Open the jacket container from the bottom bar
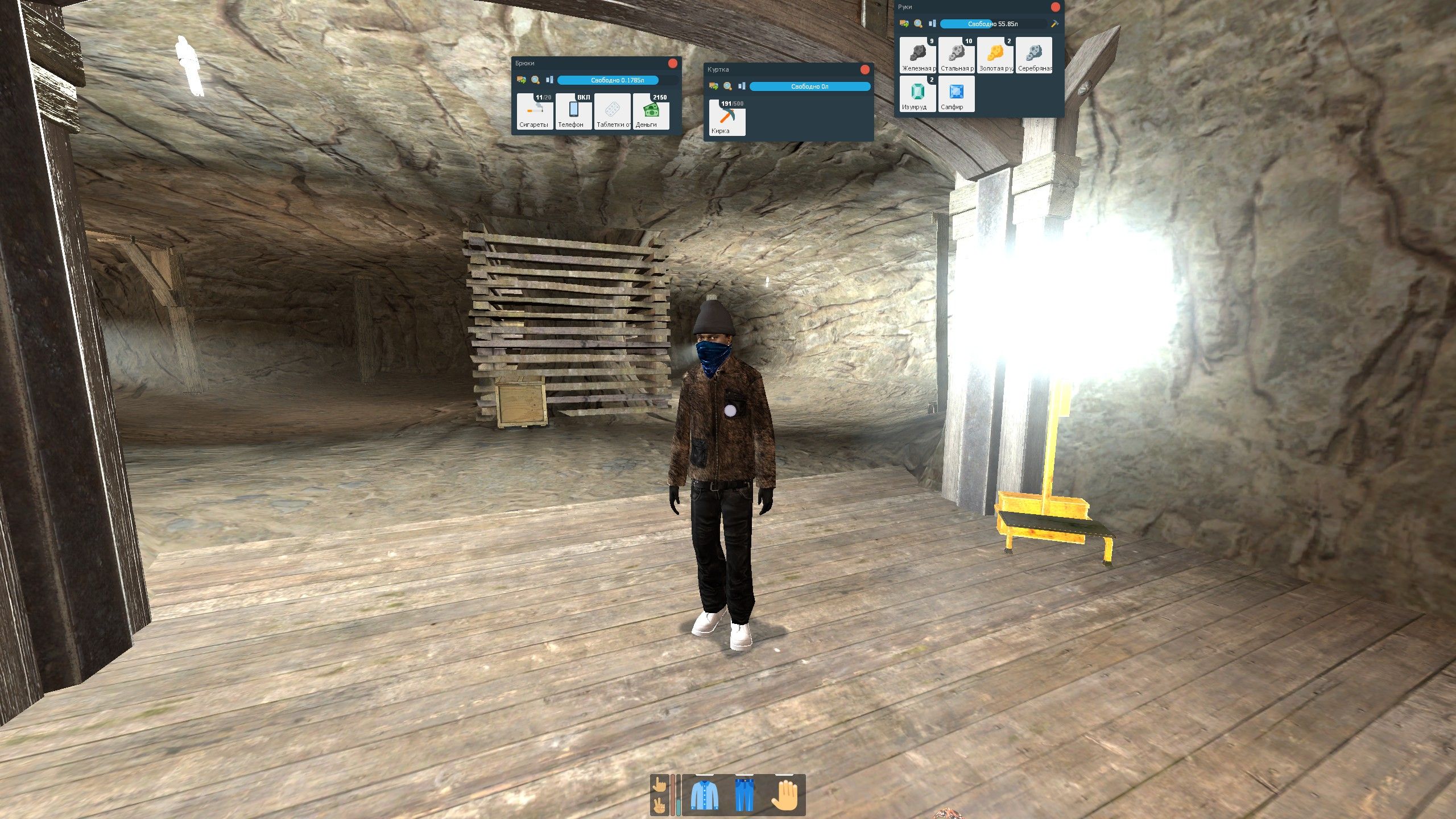The image size is (1456, 819). [x=704, y=795]
